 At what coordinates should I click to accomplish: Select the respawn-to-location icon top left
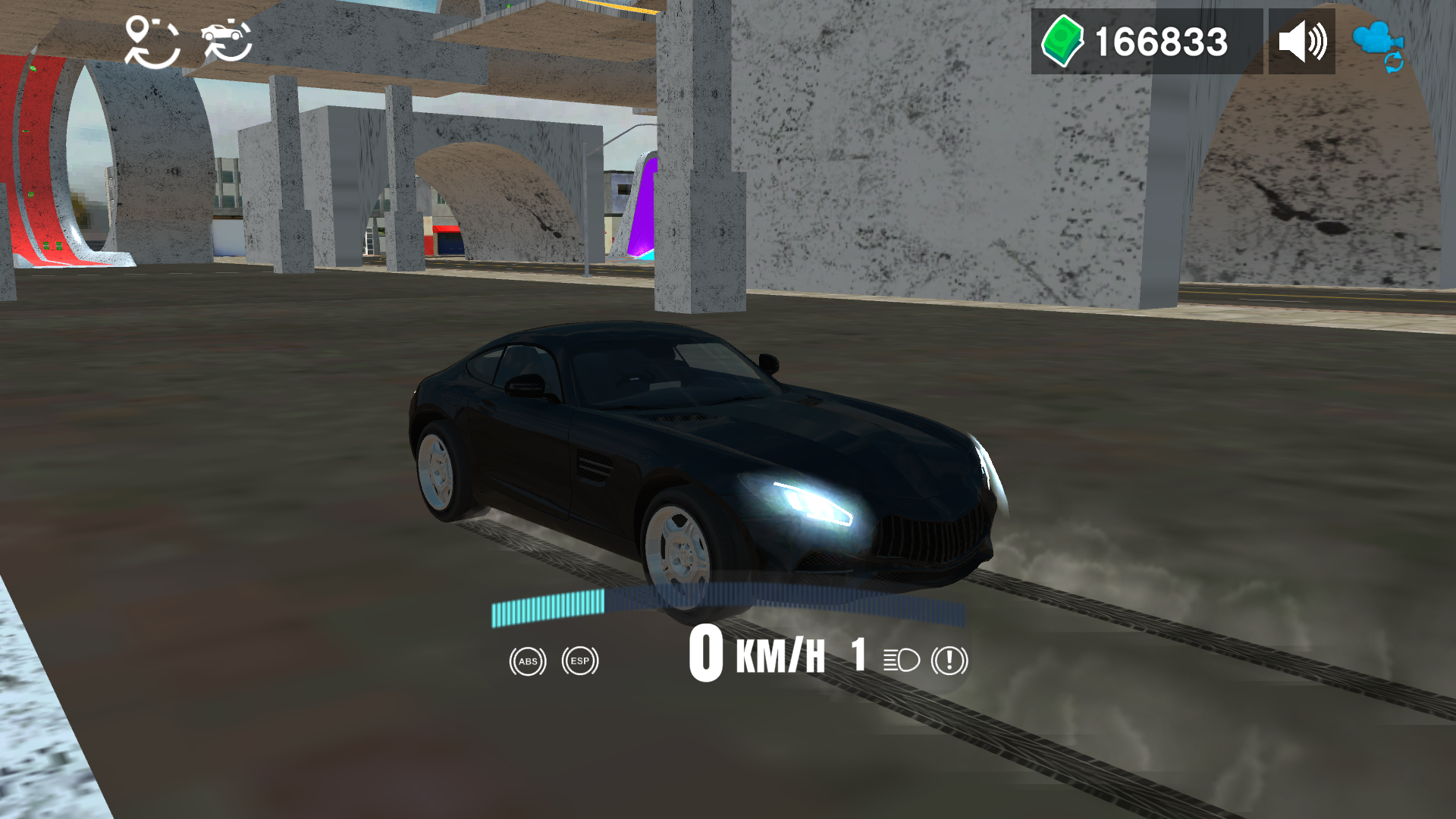[x=152, y=42]
